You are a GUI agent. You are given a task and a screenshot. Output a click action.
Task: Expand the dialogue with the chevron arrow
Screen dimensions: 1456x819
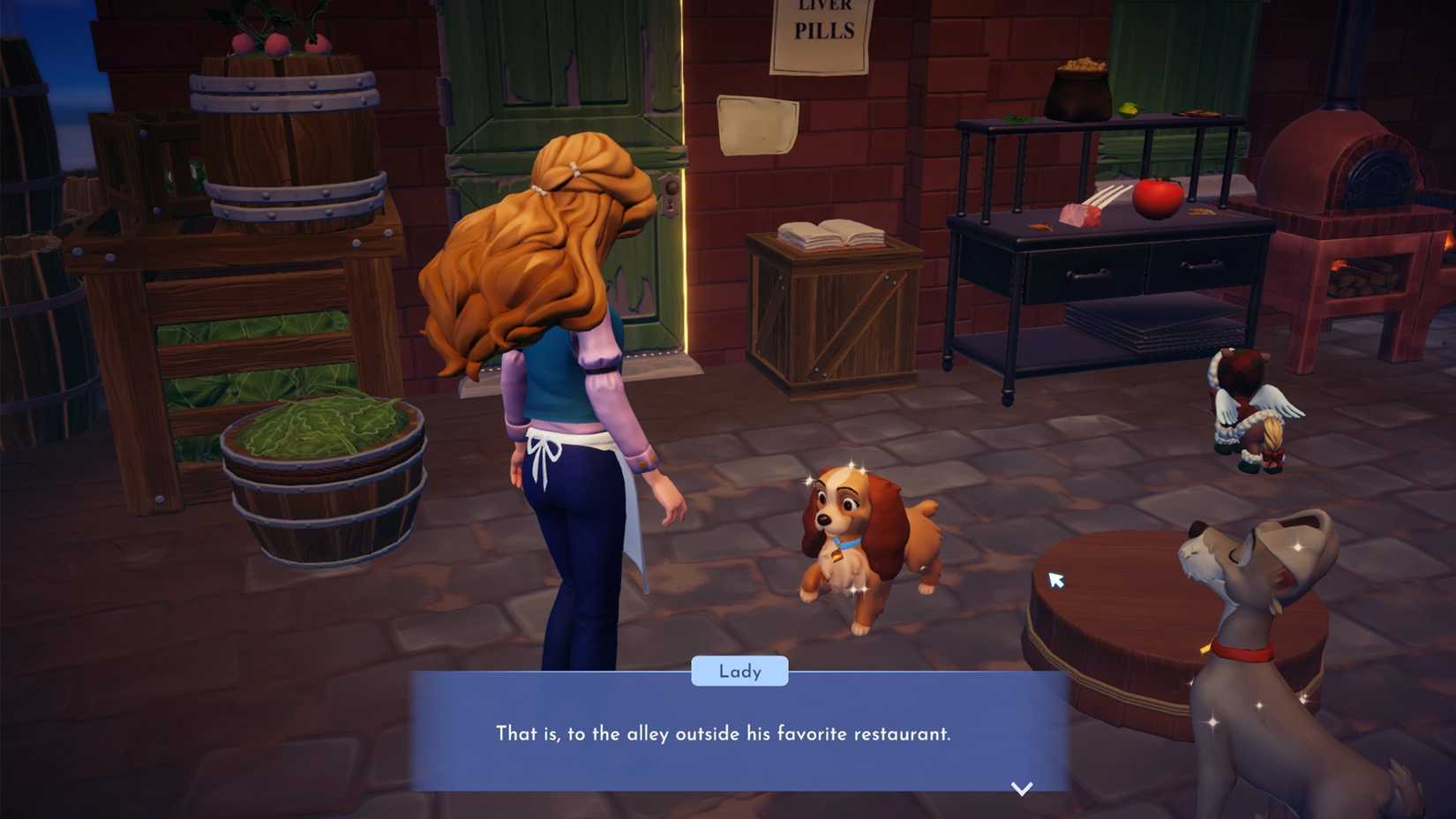pyautogui.click(x=1022, y=790)
